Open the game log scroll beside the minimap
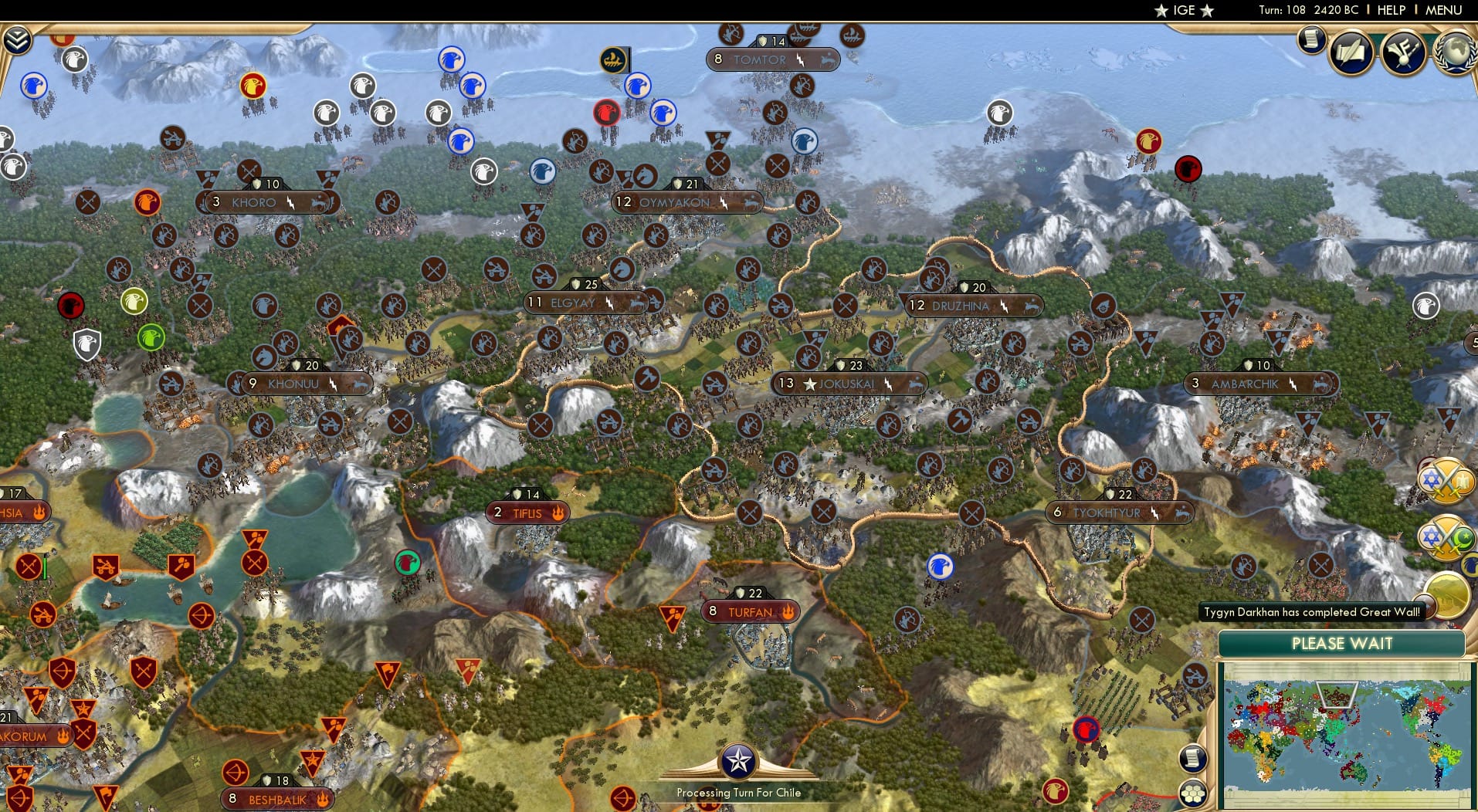 pos(1193,757)
